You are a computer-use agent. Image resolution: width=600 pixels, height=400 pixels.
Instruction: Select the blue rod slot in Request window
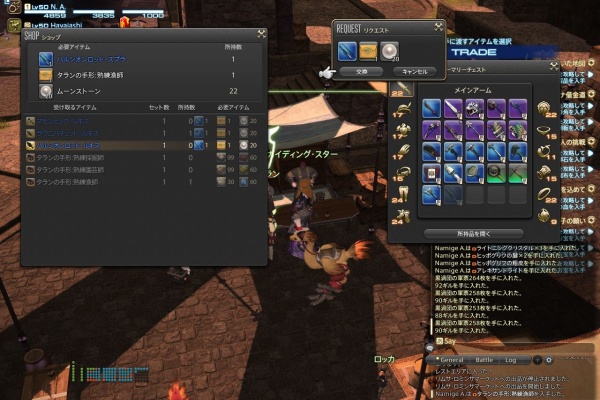point(347,49)
